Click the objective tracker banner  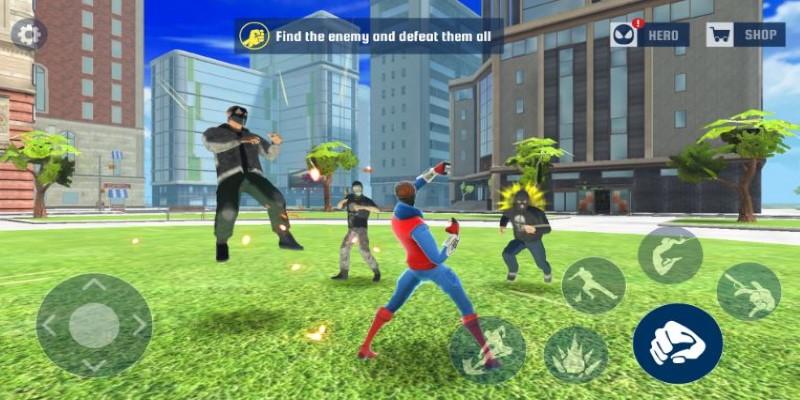[369, 37]
